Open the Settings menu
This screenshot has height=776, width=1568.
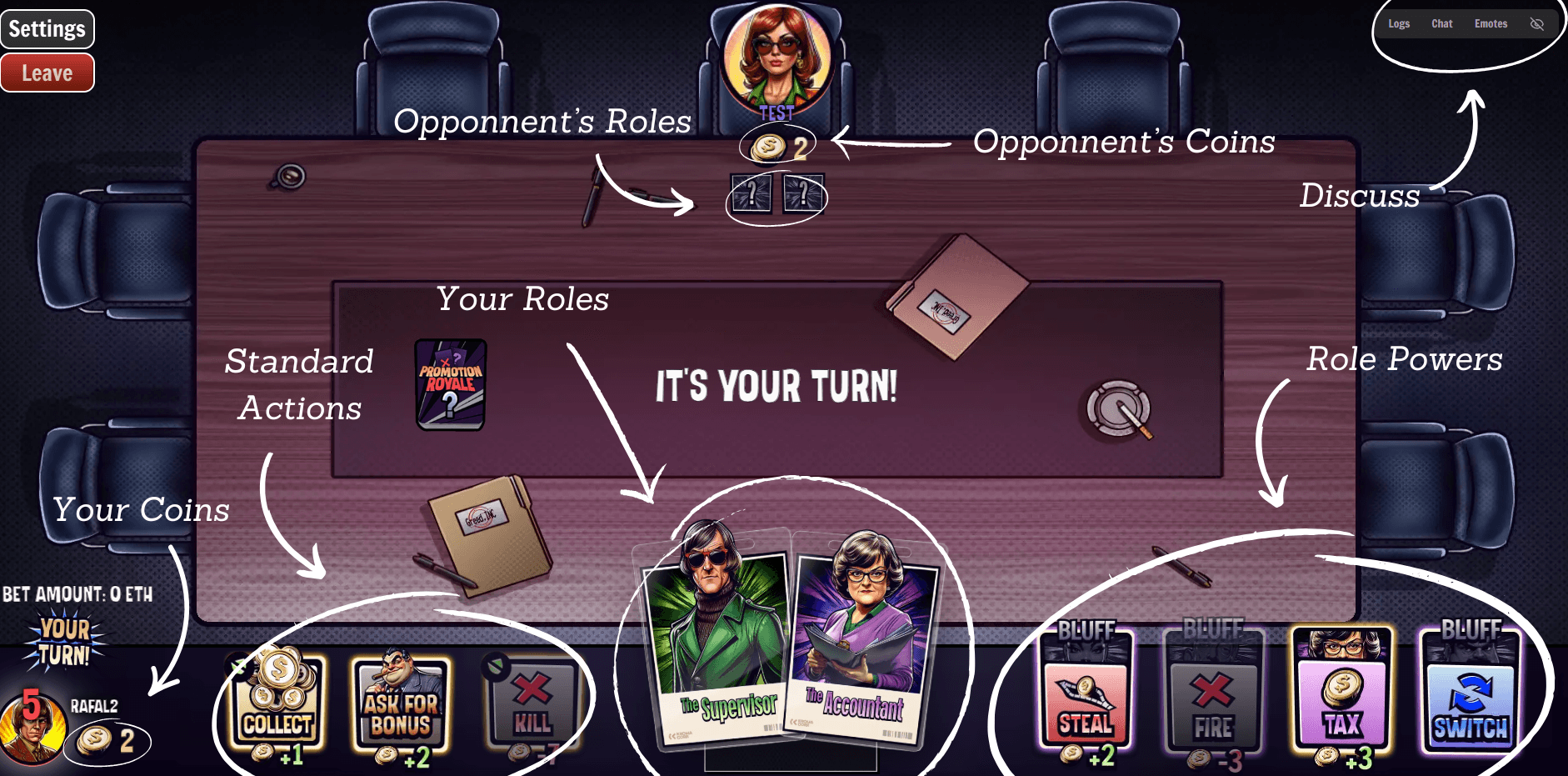click(x=47, y=28)
